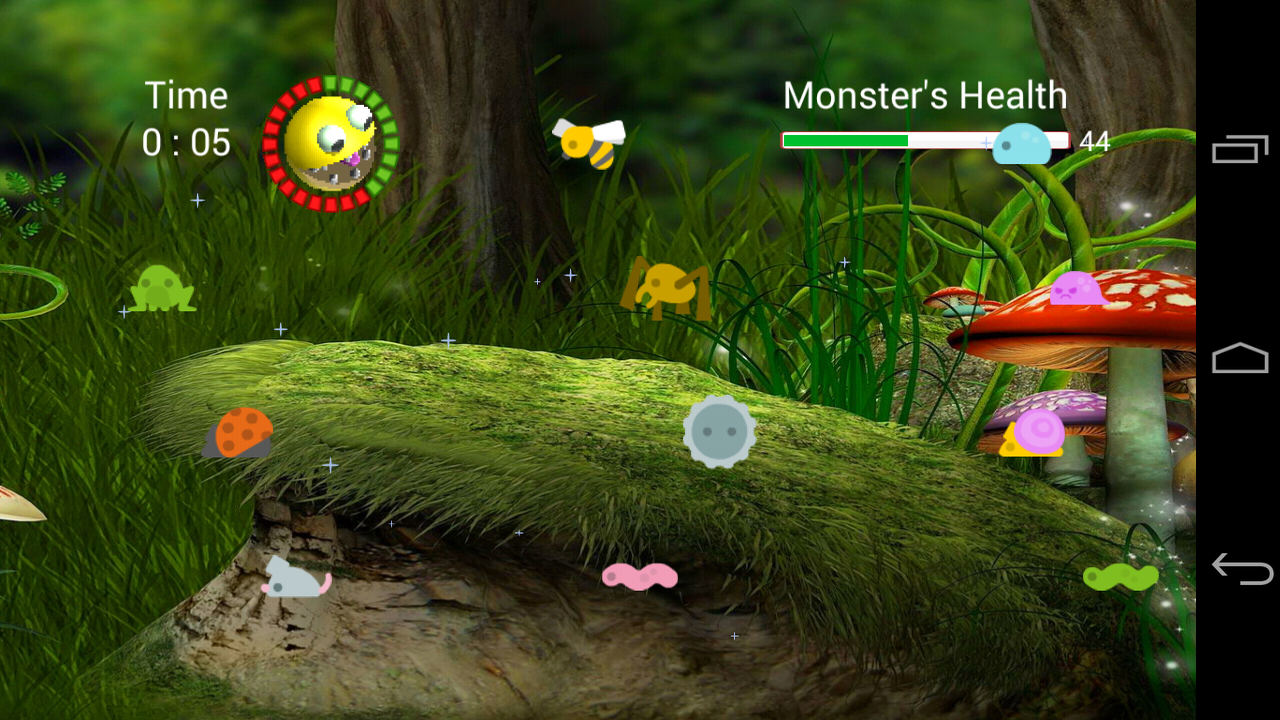Viewport: 1280px width, 720px height.
Task: Click the Monster's Health label
Action: tap(926, 95)
